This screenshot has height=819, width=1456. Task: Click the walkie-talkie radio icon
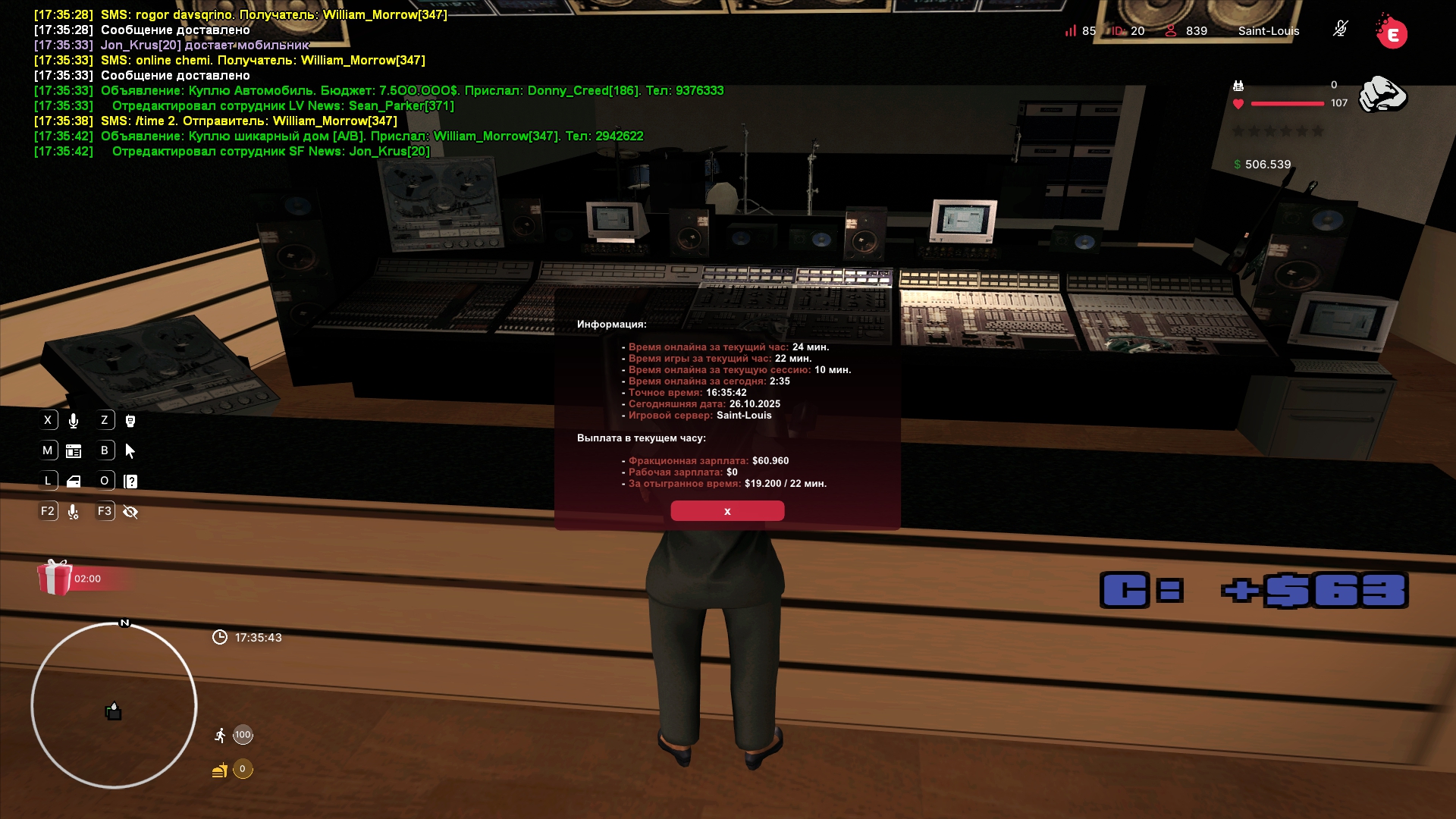point(130,421)
